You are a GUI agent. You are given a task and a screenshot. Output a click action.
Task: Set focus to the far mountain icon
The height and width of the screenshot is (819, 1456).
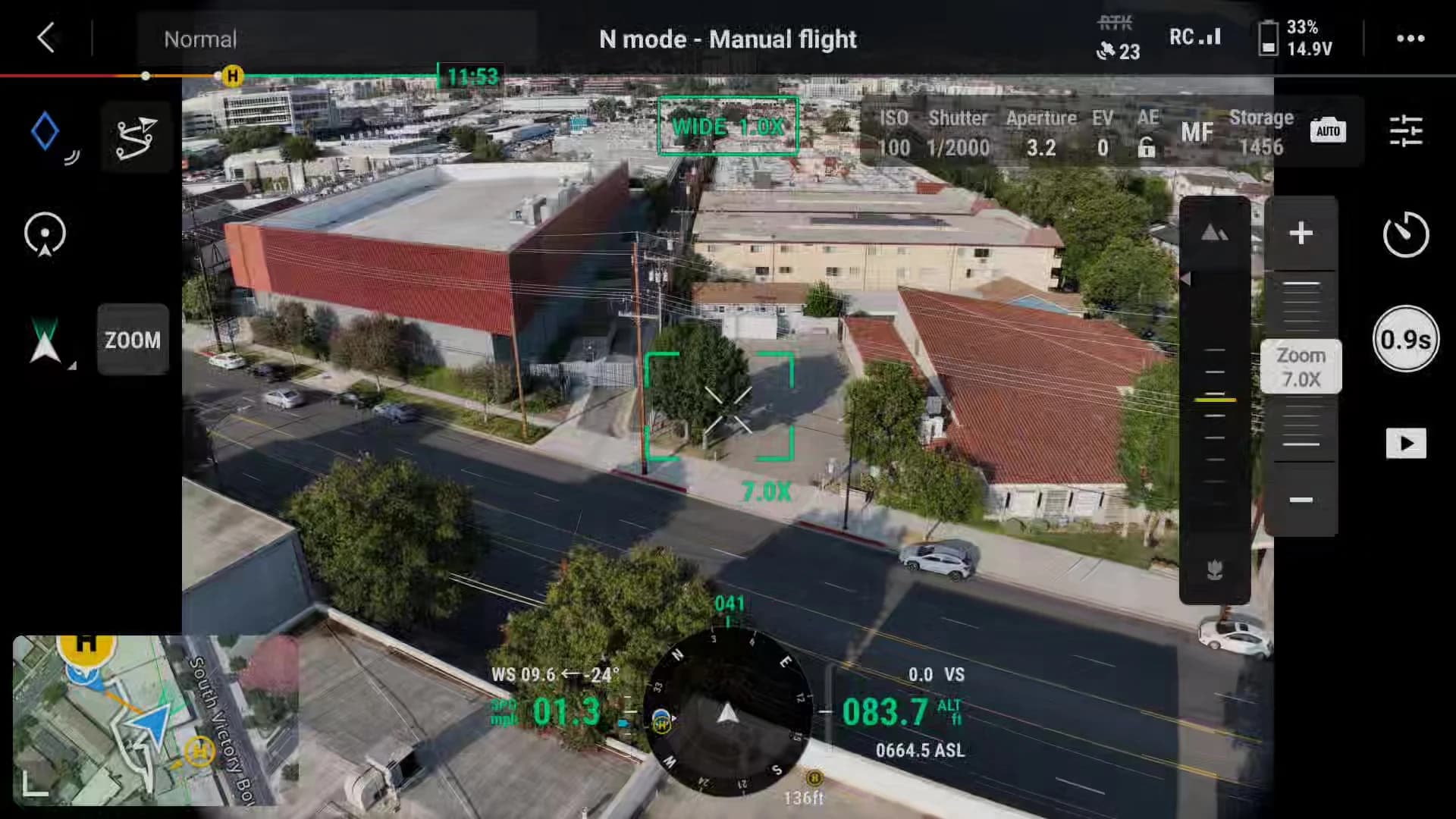pos(1214,233)
